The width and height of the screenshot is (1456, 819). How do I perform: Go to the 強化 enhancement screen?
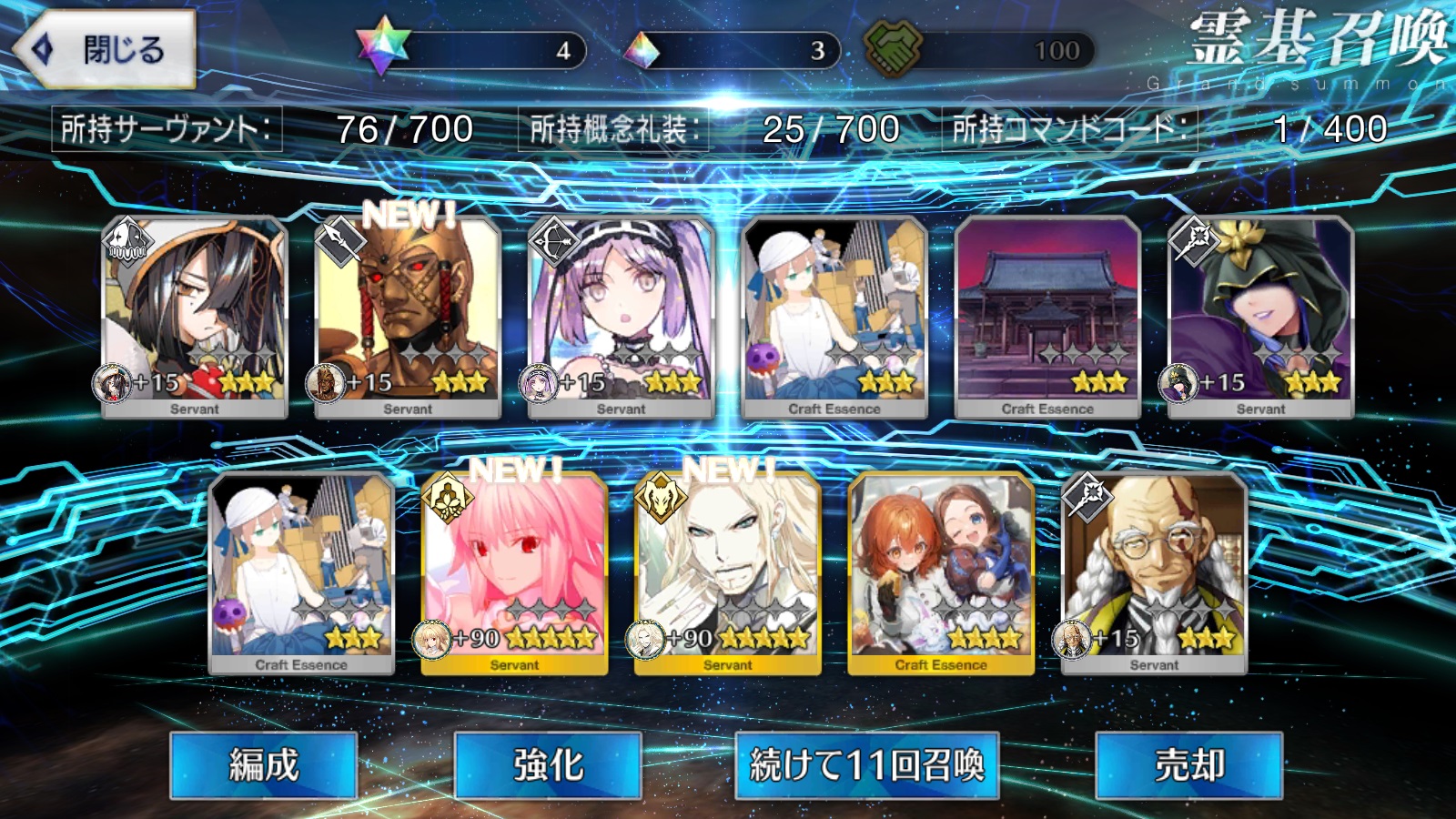[x=548, y=765]
